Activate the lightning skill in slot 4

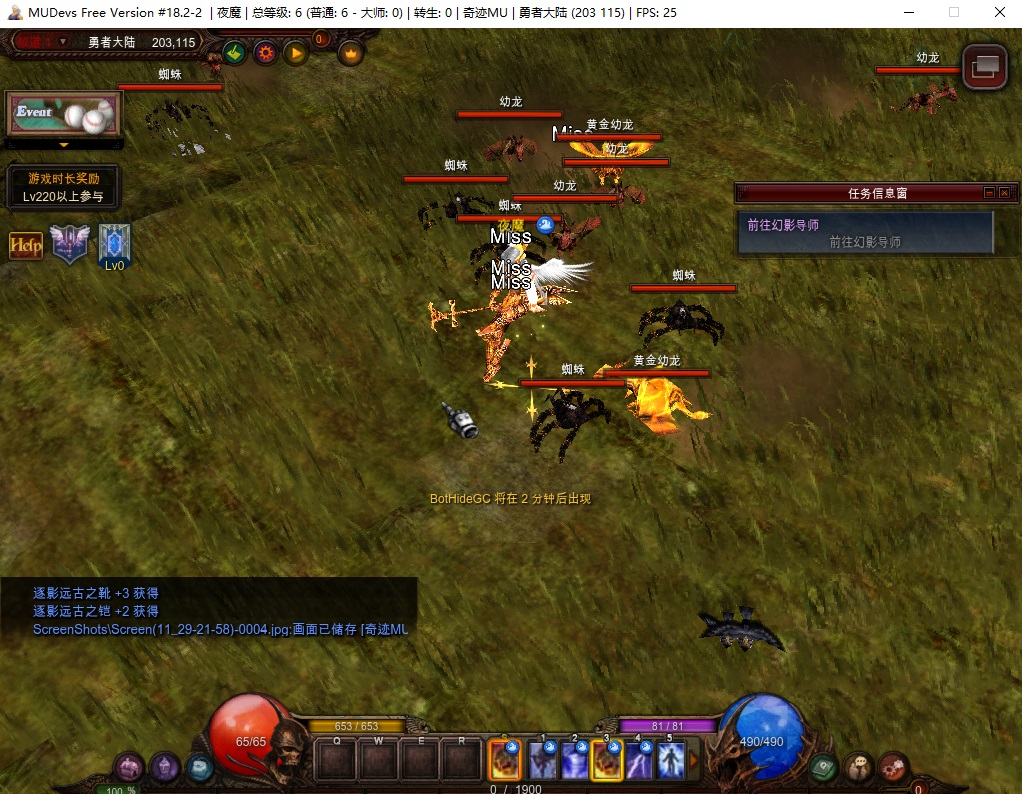(x=639, y=762)
